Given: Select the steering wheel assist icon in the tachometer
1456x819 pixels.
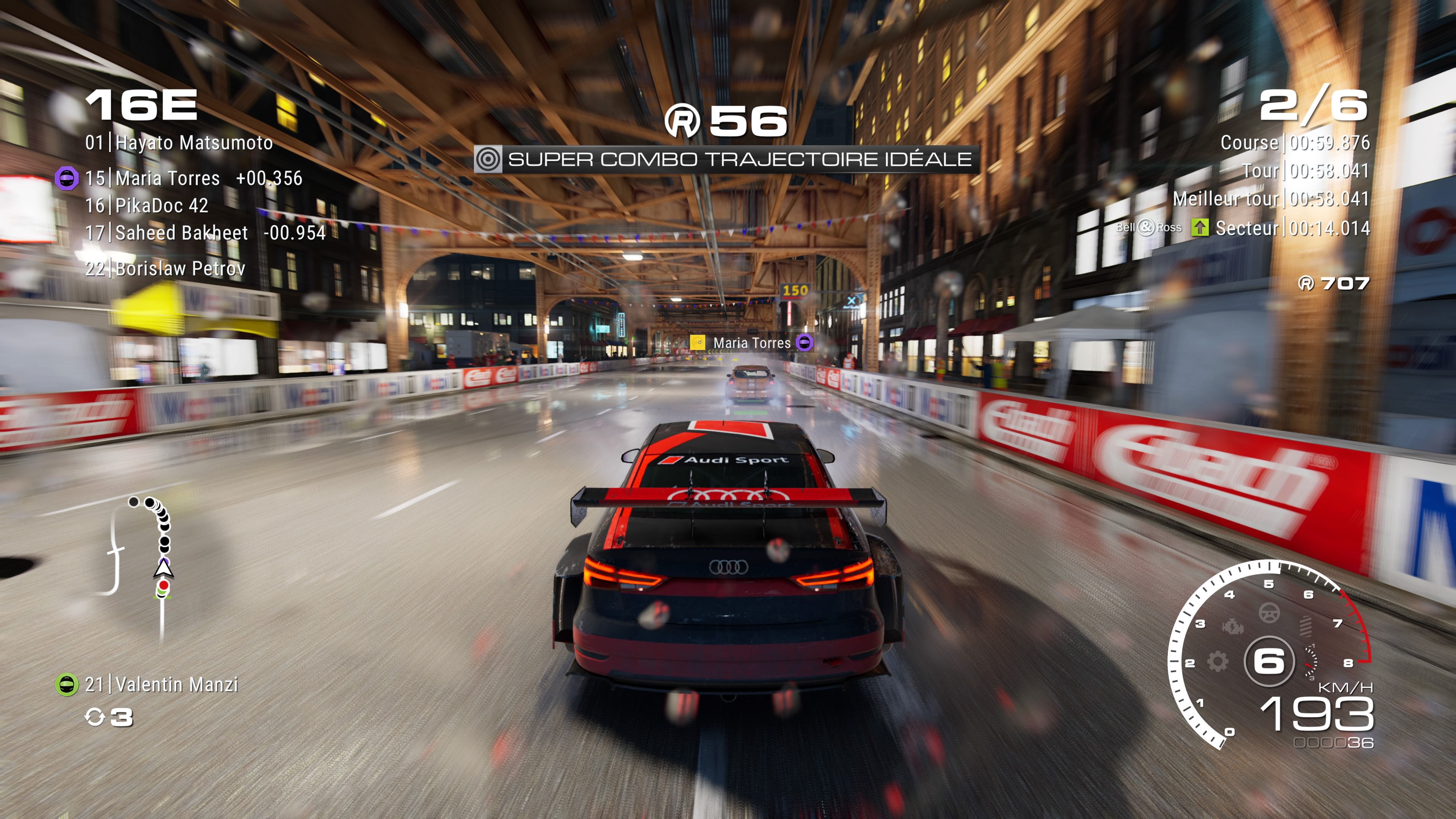Looking at the screenshot, I should tap(1269, 612).
